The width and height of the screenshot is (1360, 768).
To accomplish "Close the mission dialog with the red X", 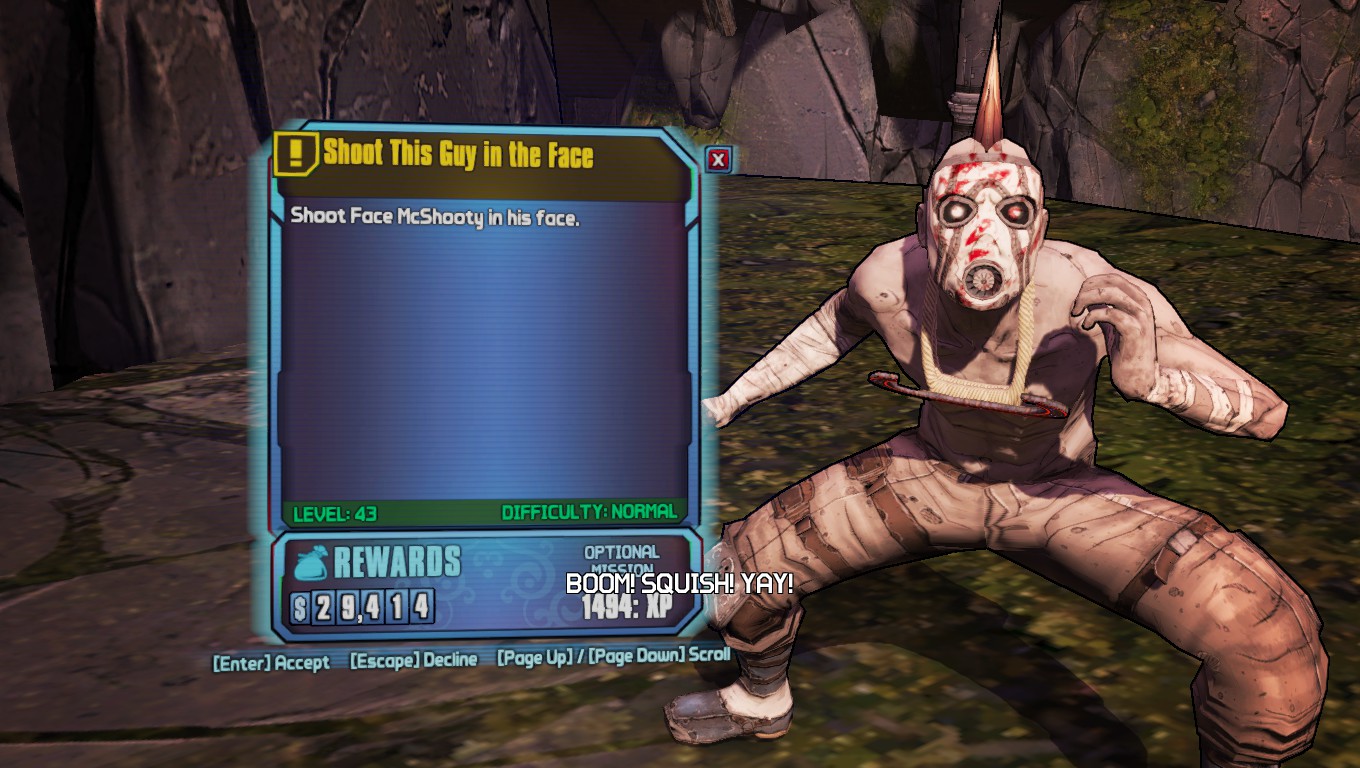I will tap(718, 159).
